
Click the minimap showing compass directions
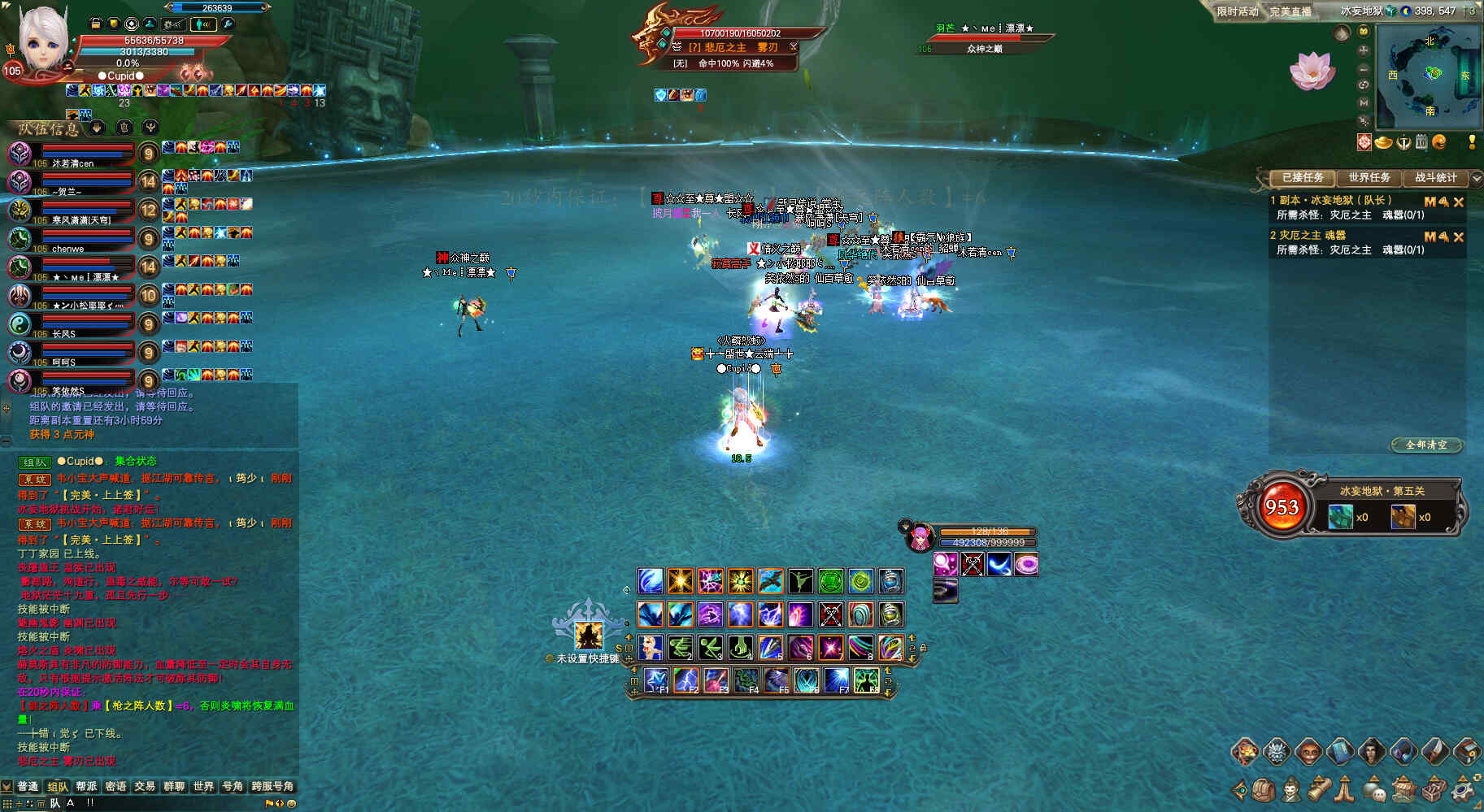pyautogui.click(x=1429, y=75)
